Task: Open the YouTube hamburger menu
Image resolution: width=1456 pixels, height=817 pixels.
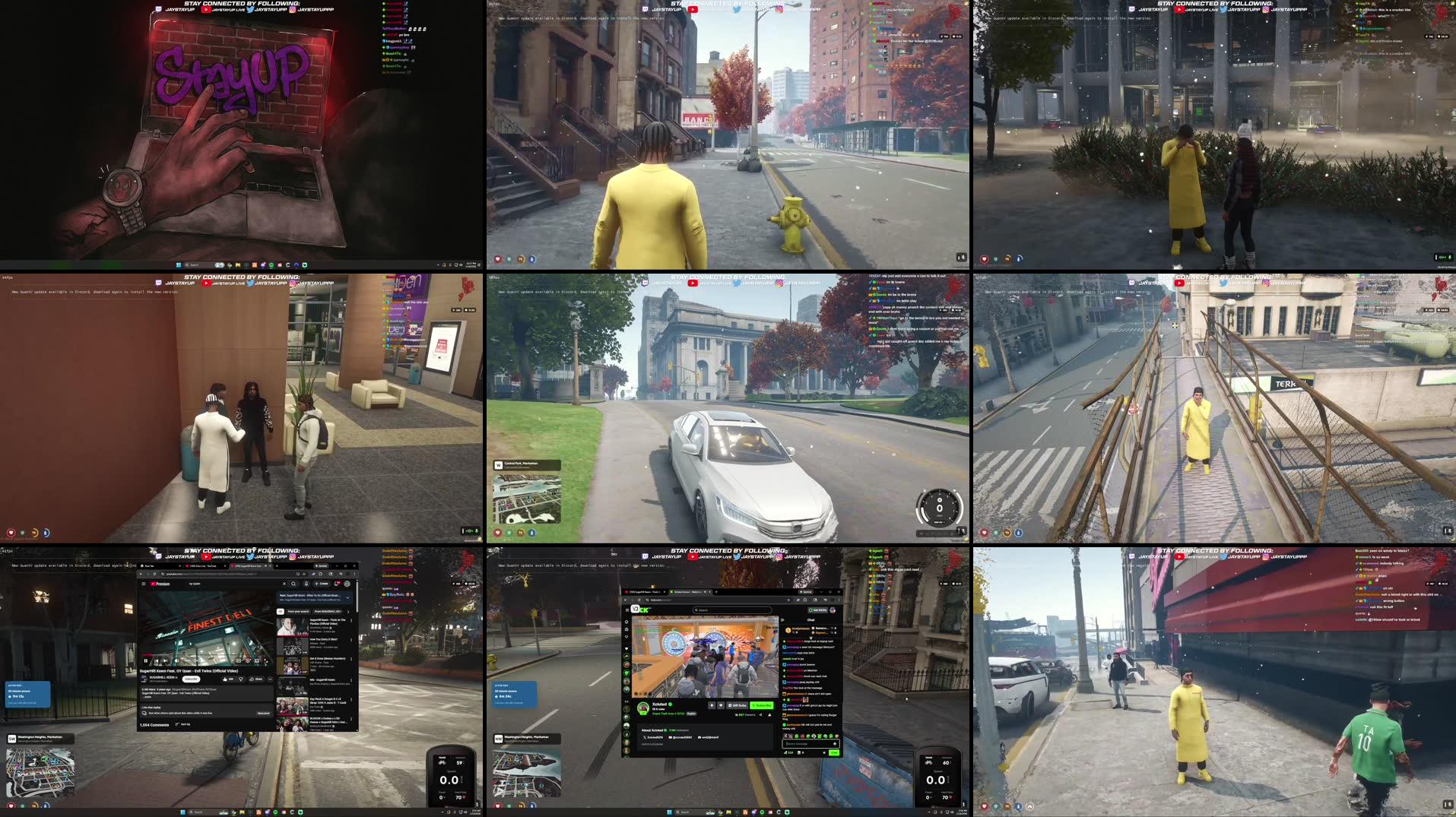Action: point(143,584)
